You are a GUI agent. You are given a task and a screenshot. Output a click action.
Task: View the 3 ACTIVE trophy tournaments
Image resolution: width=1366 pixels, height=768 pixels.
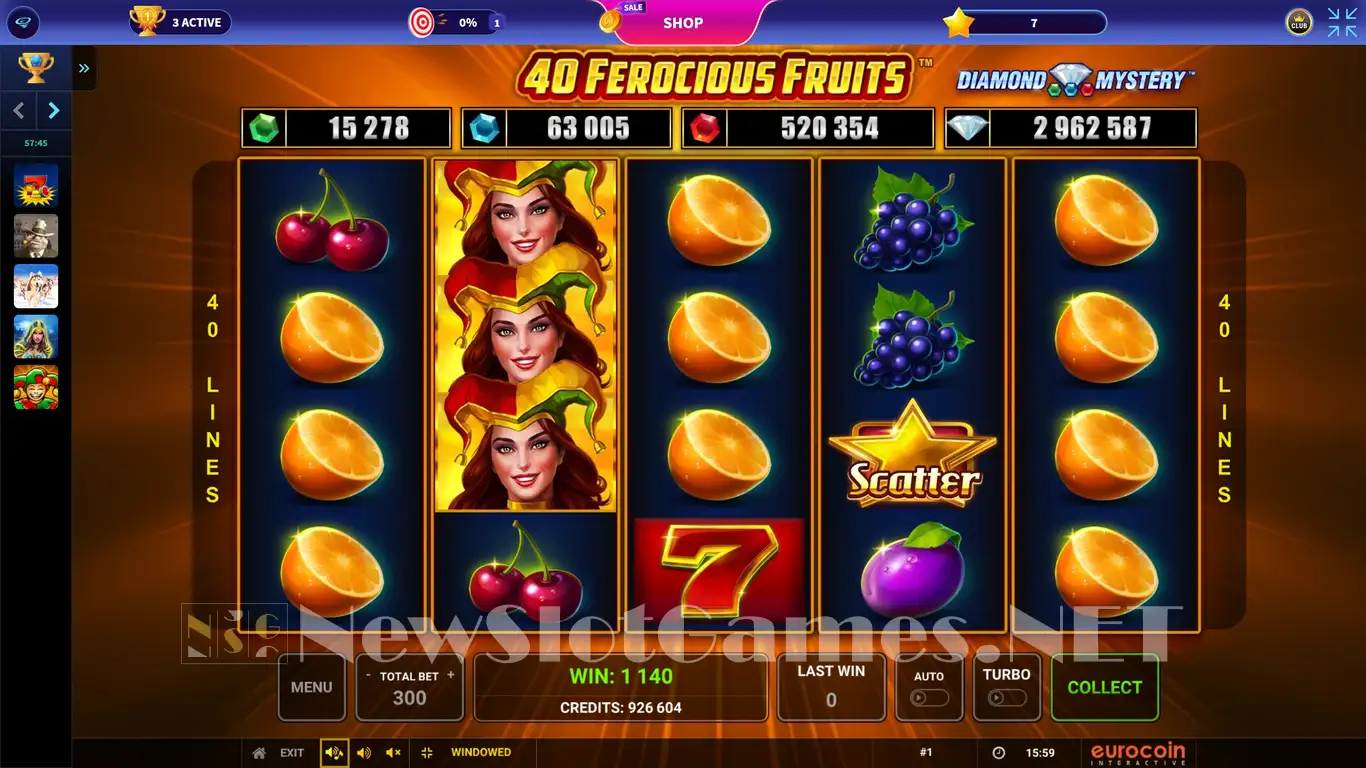pos(181,22)
